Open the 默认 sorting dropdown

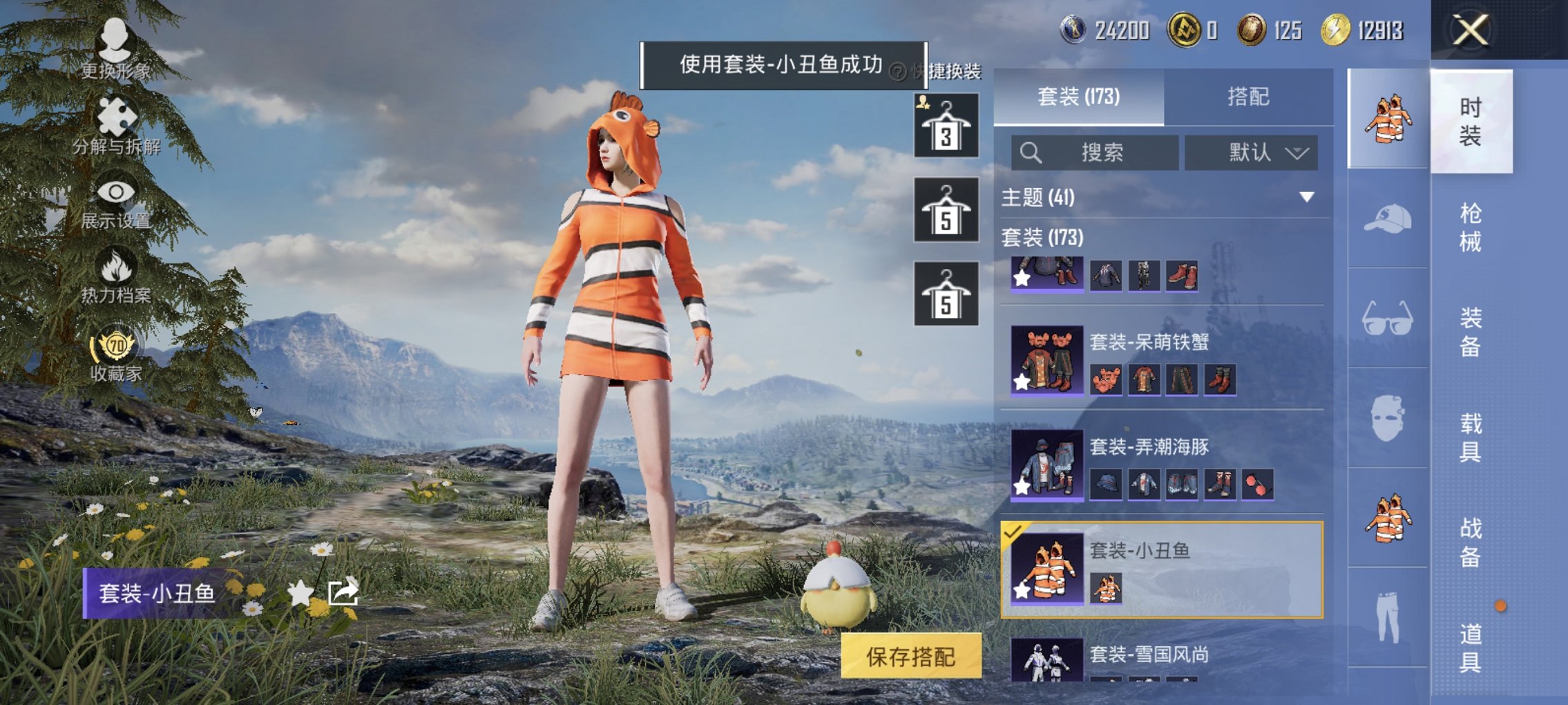point(1252,153)
